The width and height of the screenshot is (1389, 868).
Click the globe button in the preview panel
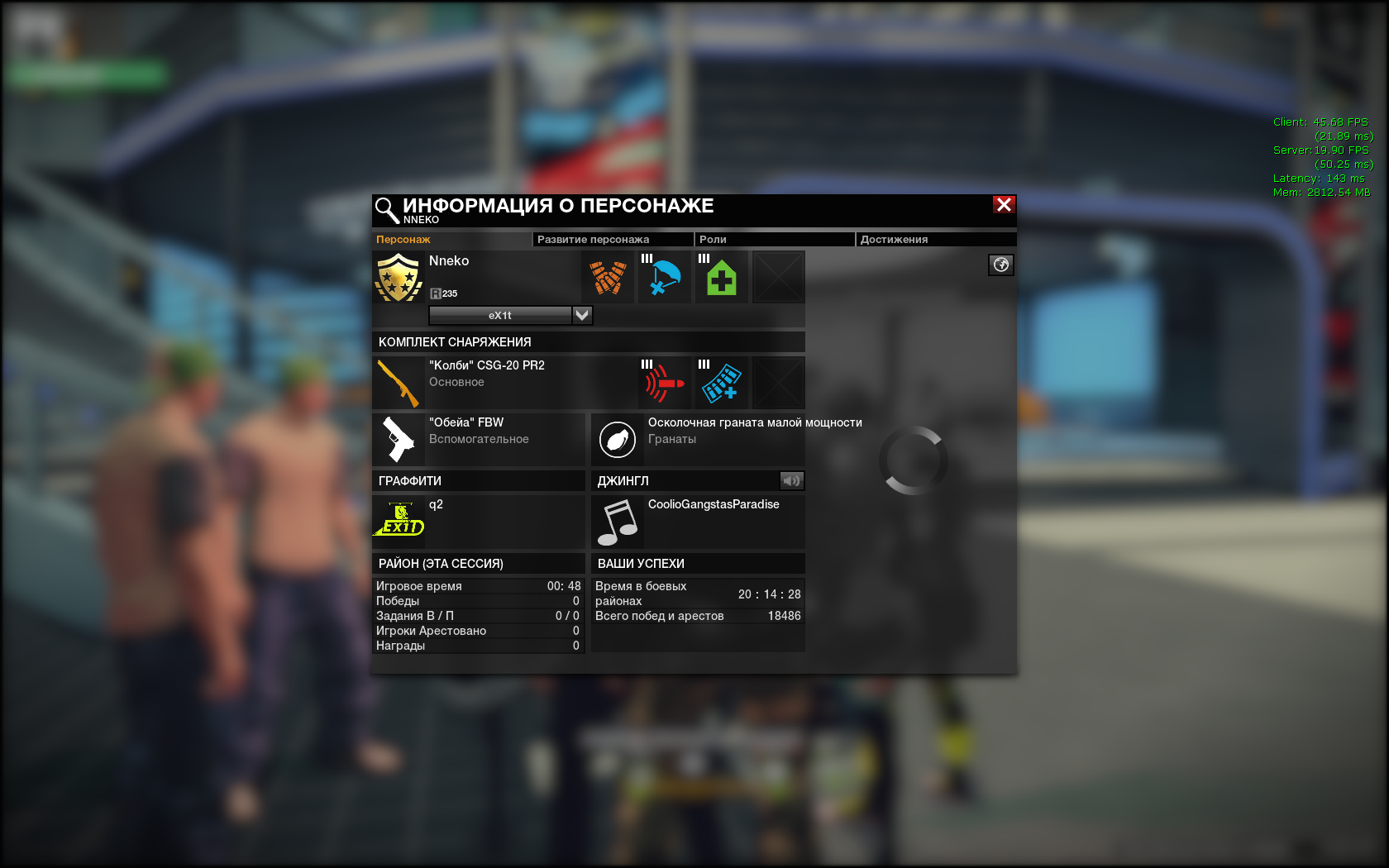click(1001, 265)
